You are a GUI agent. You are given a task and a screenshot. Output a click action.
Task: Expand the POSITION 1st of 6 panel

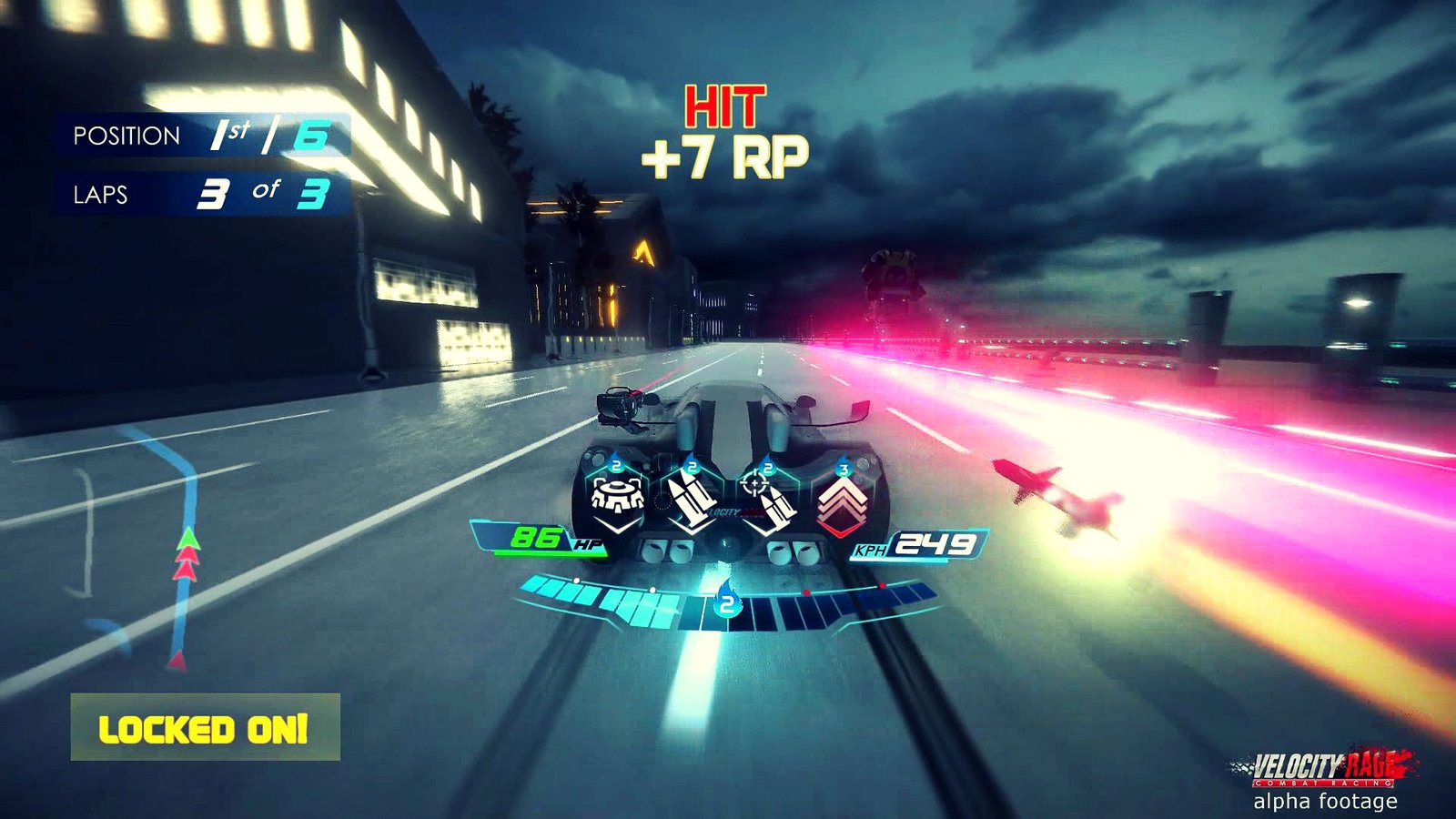(202, 136)
